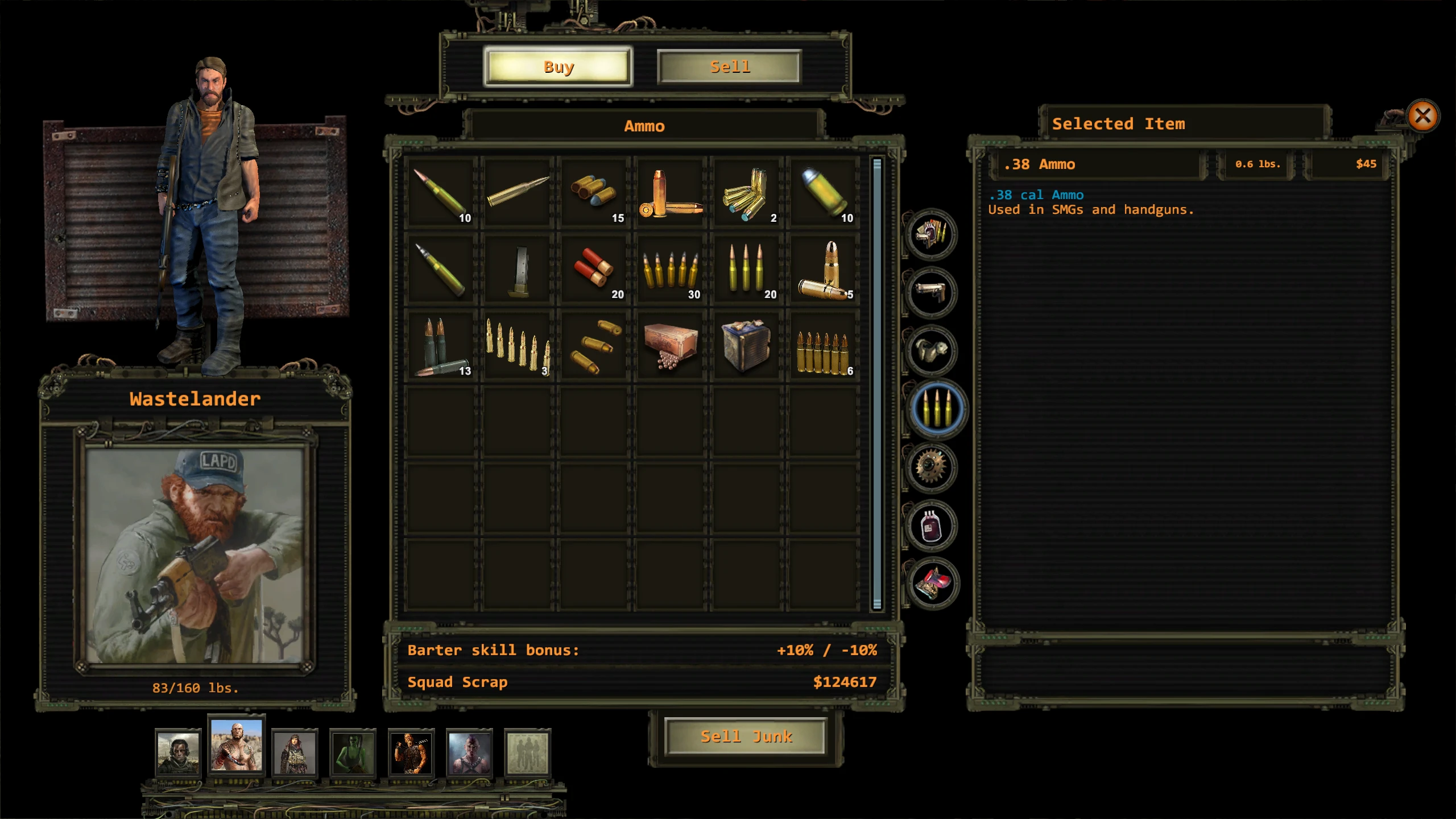Select the all-items category filter at top
1456x819 pixels.
click(x=933, y=235)
